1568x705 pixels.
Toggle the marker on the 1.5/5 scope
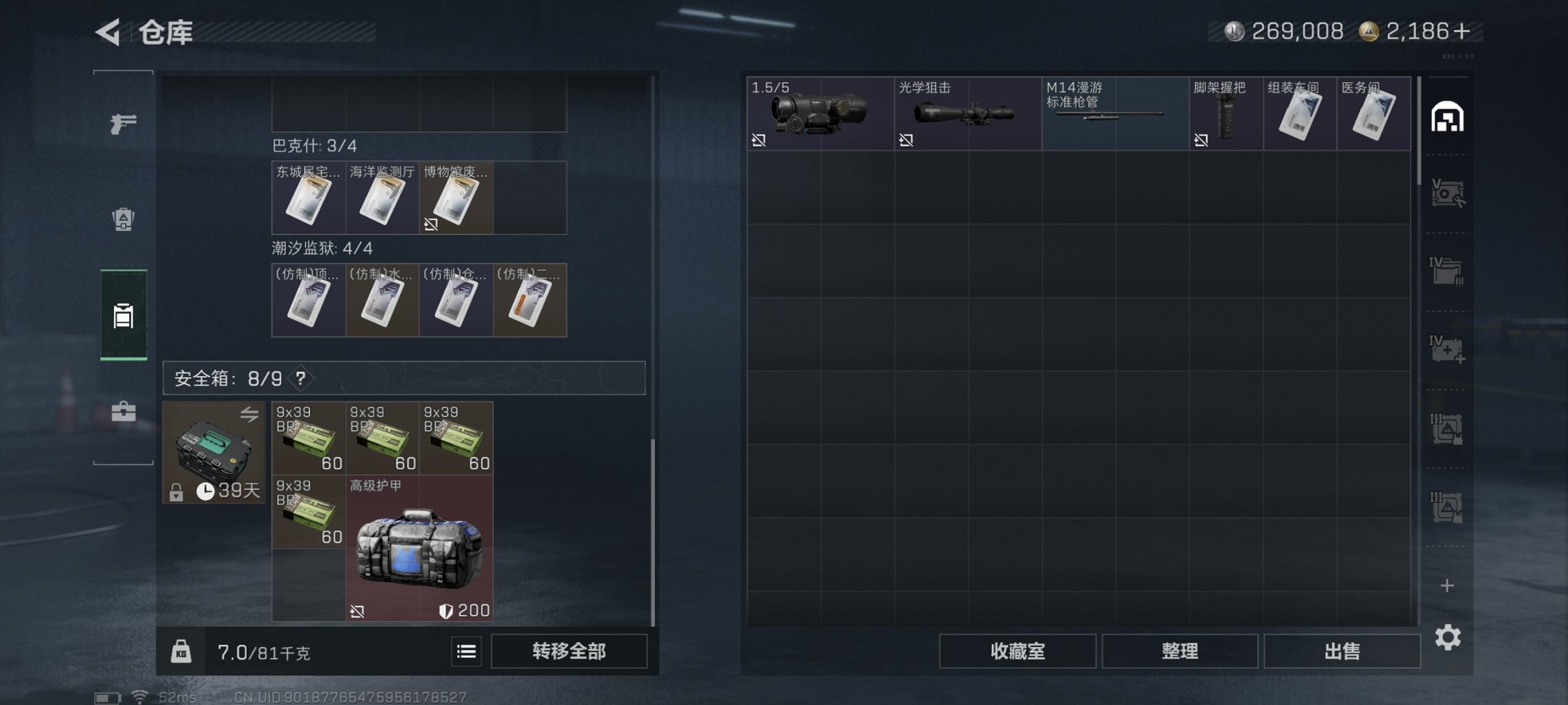point(760,141)
